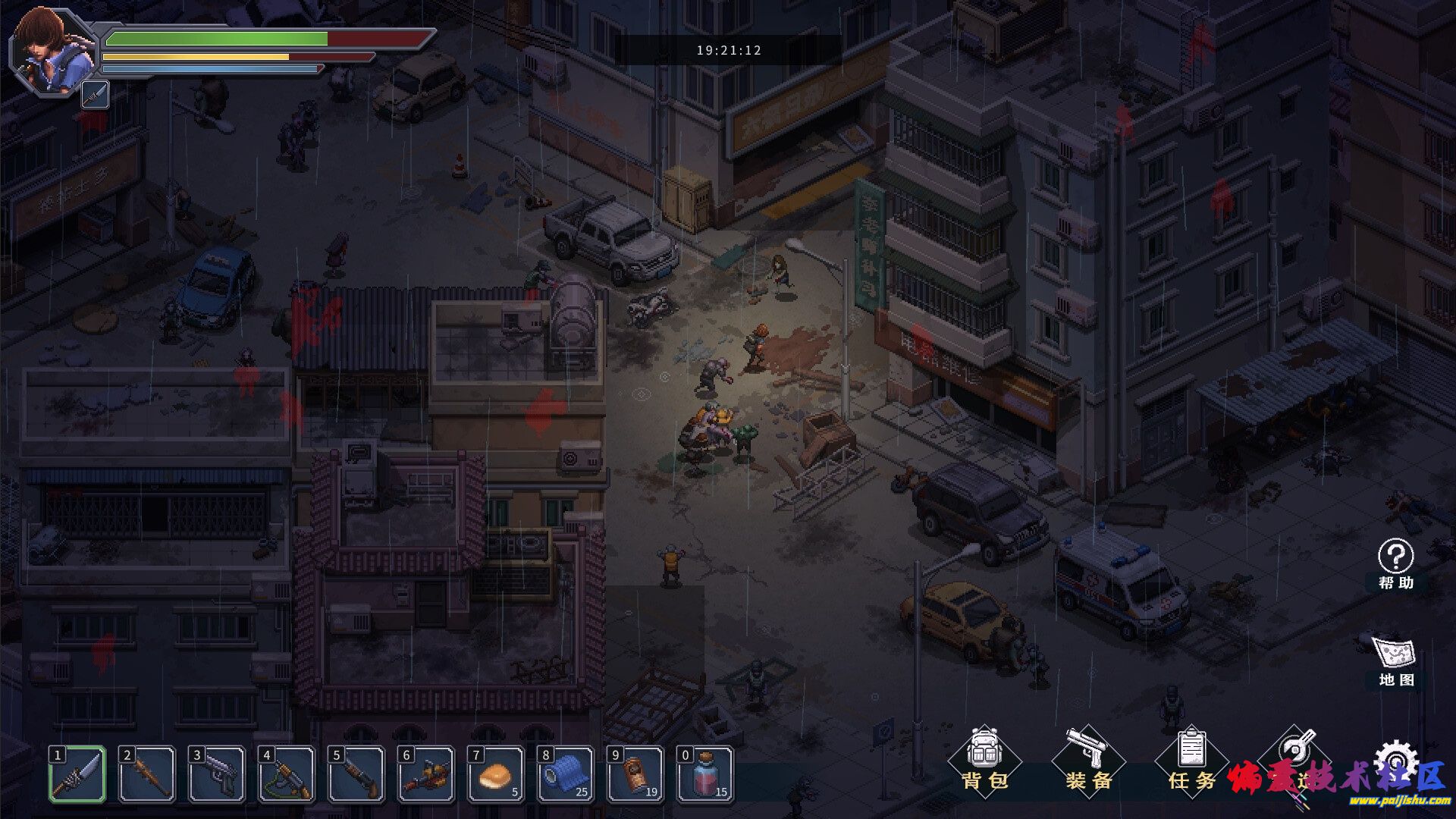Show the quest (任务) log
The height and width of the screenshot is (819, 1456).
(1191, 760)
